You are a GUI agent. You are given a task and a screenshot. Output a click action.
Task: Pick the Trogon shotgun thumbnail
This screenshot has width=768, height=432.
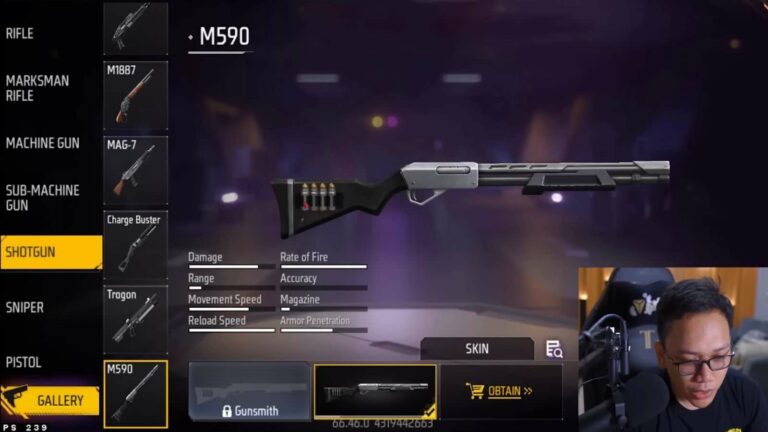tap(136, 319)
